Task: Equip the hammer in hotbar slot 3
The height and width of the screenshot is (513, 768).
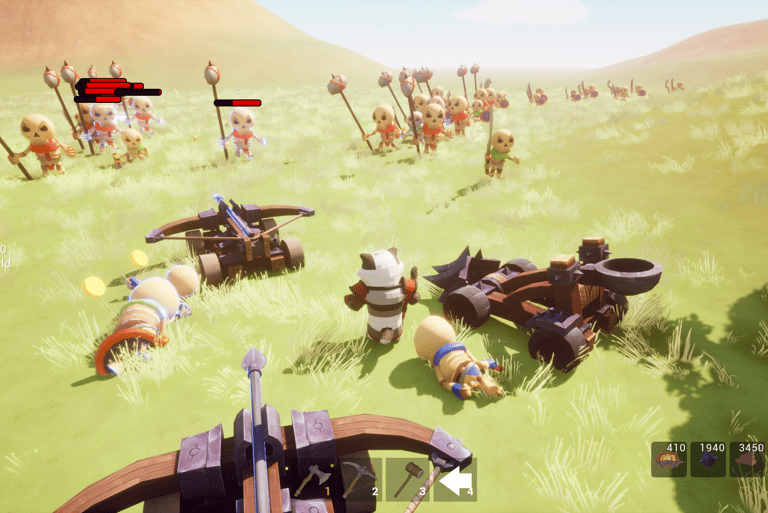Action: [406, 480]
